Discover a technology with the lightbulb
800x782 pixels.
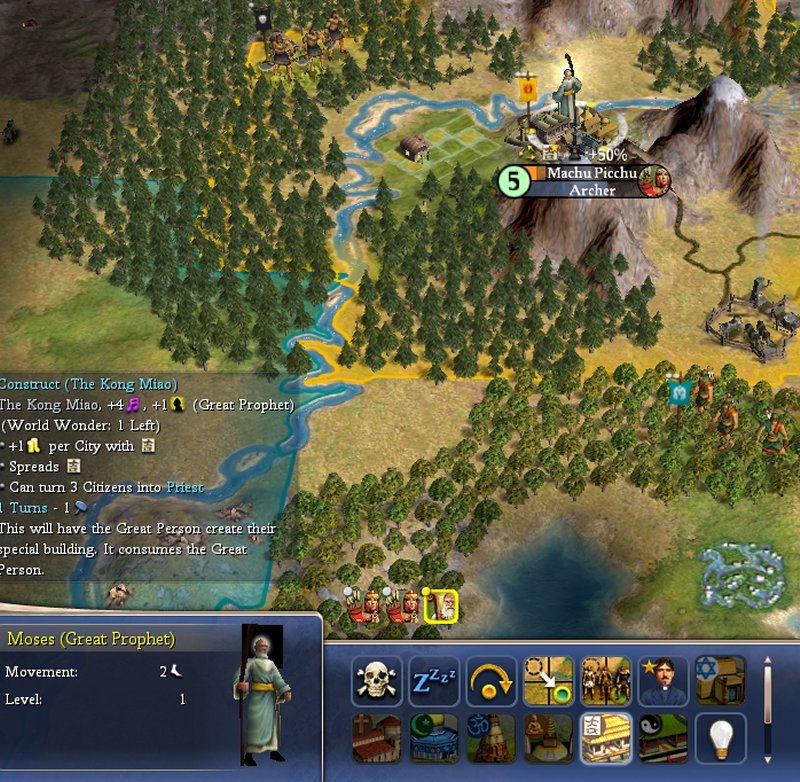pos(720,739)
